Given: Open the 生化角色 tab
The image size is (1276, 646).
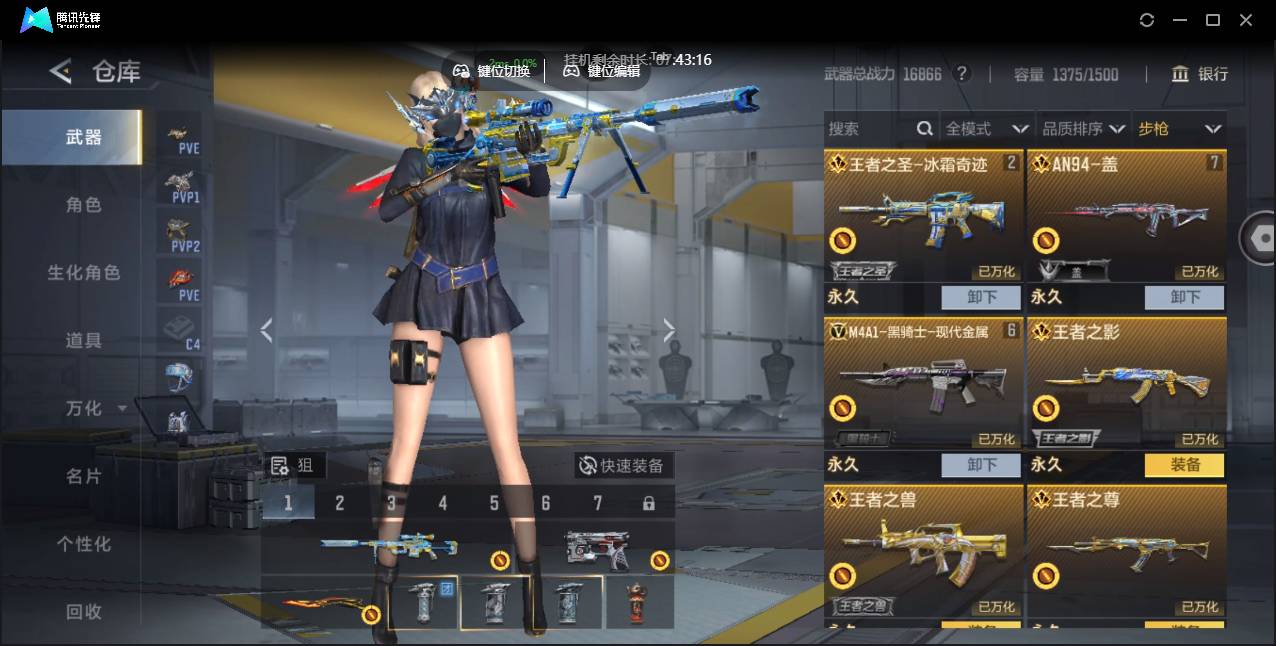Looking at the screenshot, I should click(x=84, y=273).
